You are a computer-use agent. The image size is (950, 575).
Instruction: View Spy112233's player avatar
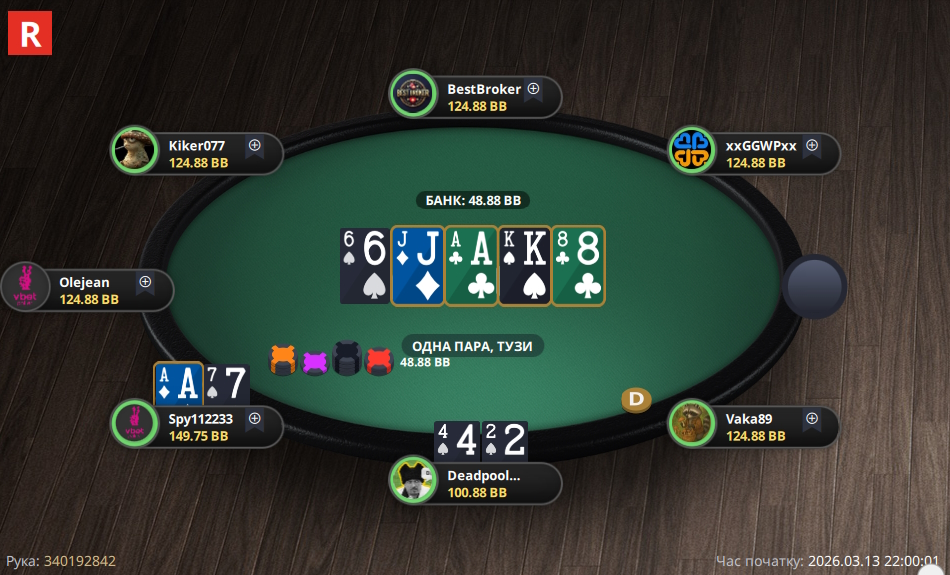pyautogui.click(x=134, y=426)
